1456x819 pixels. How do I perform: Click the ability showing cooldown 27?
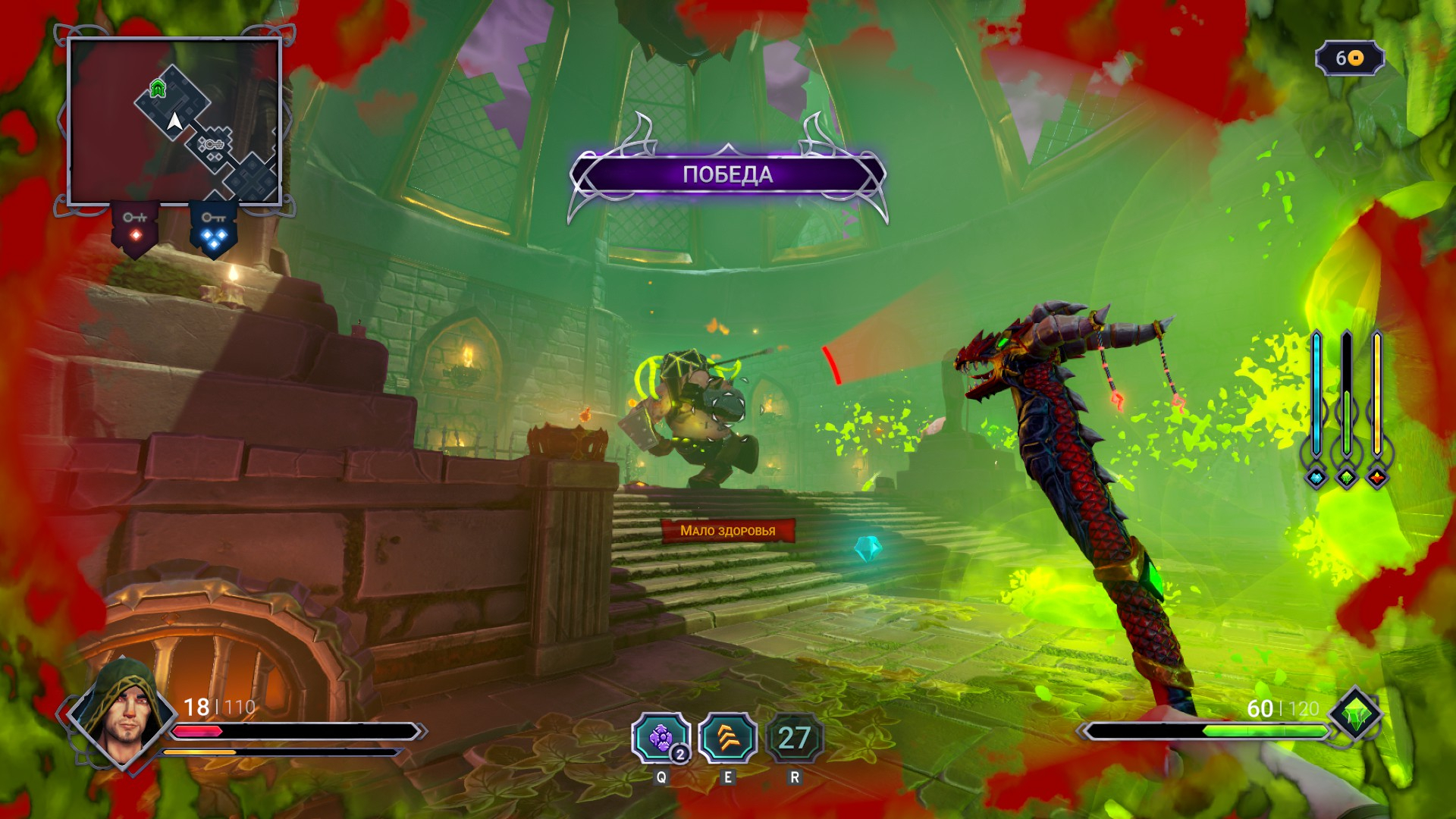coord(794,738)
